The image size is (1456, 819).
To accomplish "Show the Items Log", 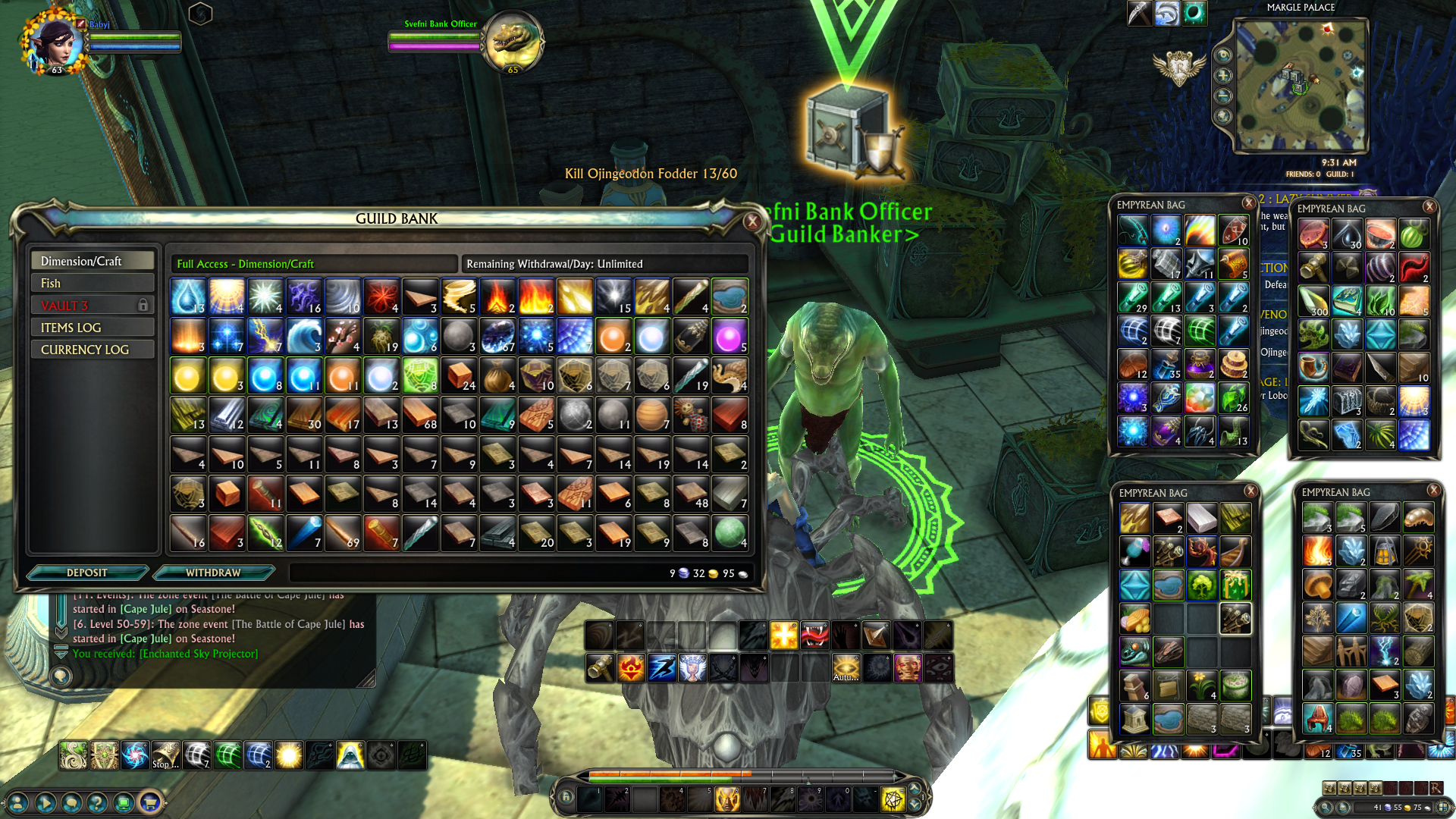I will 92,328.
